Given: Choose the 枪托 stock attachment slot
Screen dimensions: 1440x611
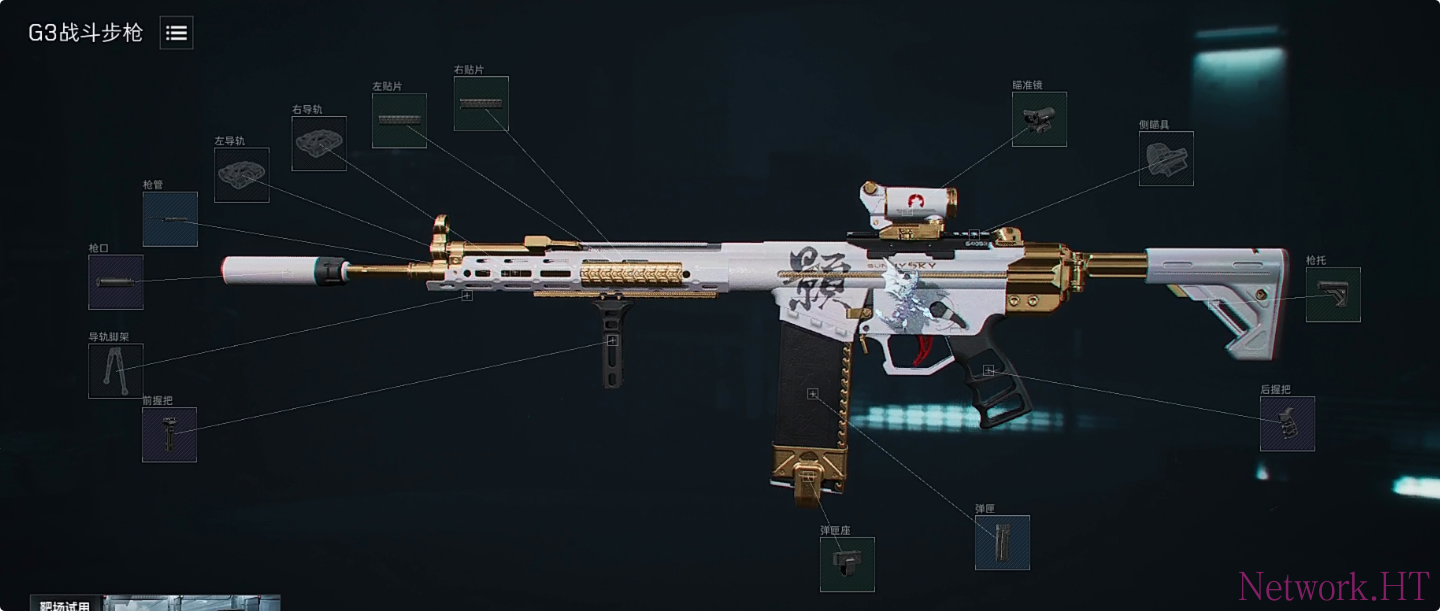Looking at the screenshot, I should (1333, 295).
